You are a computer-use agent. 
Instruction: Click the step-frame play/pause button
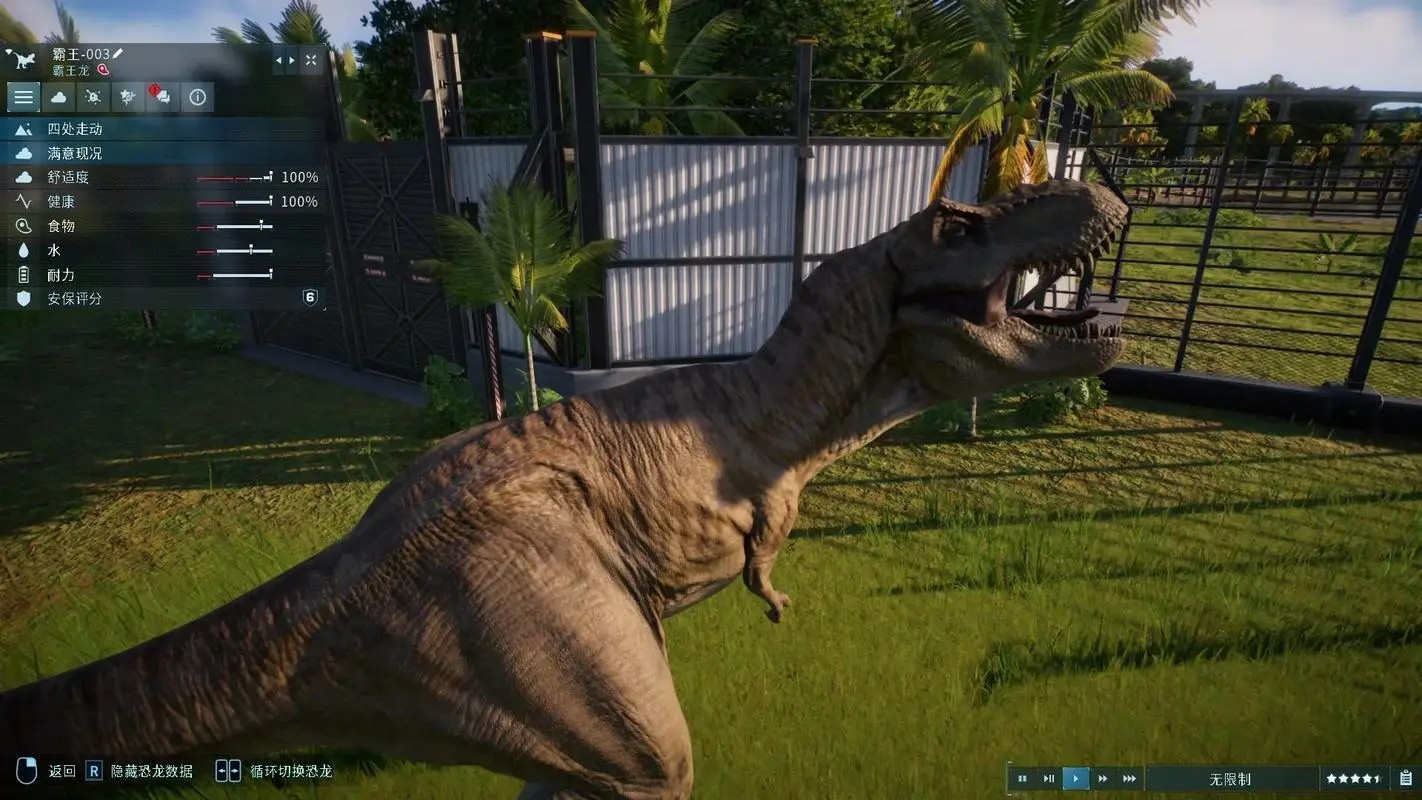pyautogui.click(x=1049, y=779)
